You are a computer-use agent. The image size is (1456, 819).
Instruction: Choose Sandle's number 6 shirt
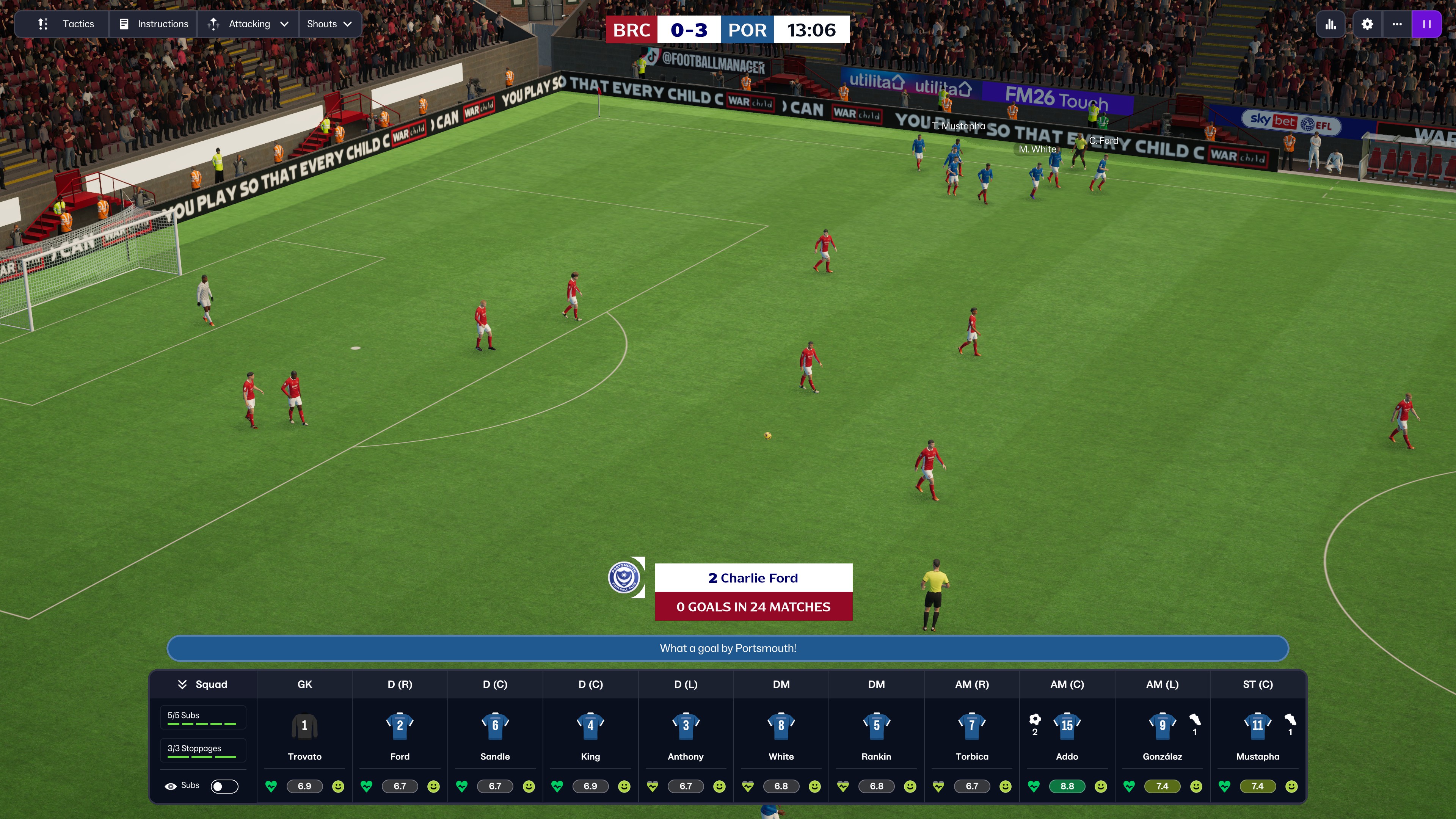click(495, 725)
